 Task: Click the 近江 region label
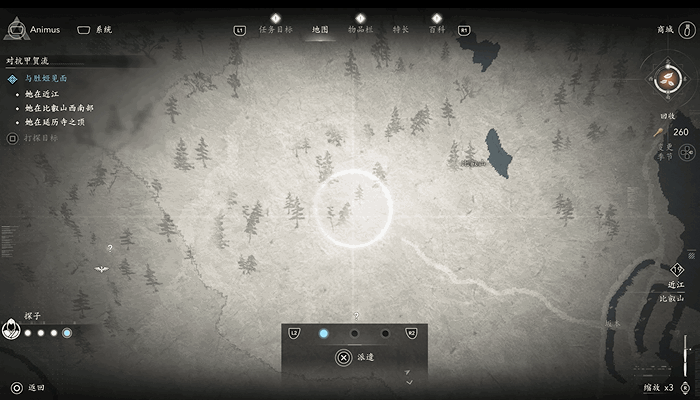click(x=677, y=285)
